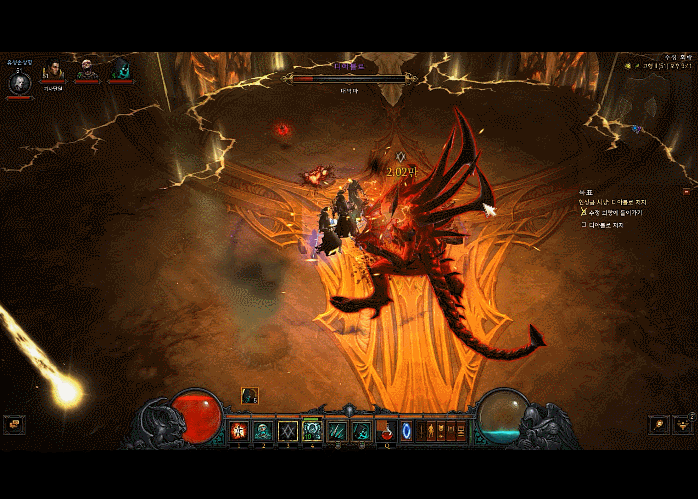The width and height of the screenshot is (698, 499).
Task: Use the left mouse button slash skill
Action: click(x=337, y=431)
